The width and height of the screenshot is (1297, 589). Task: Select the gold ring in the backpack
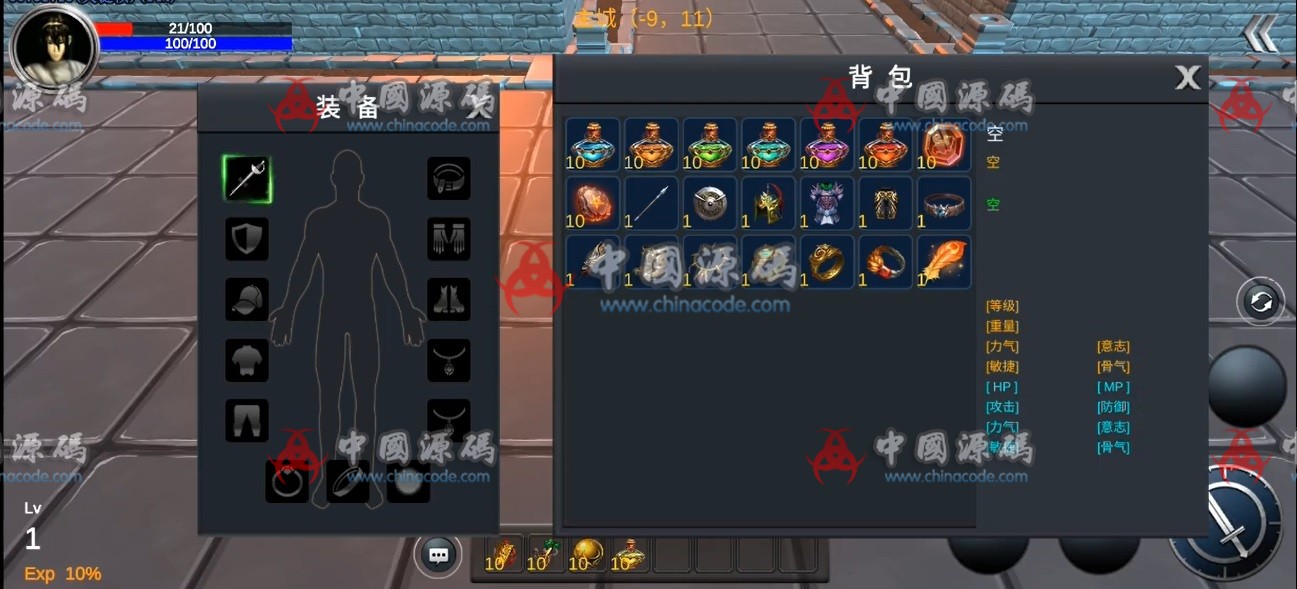826,262
